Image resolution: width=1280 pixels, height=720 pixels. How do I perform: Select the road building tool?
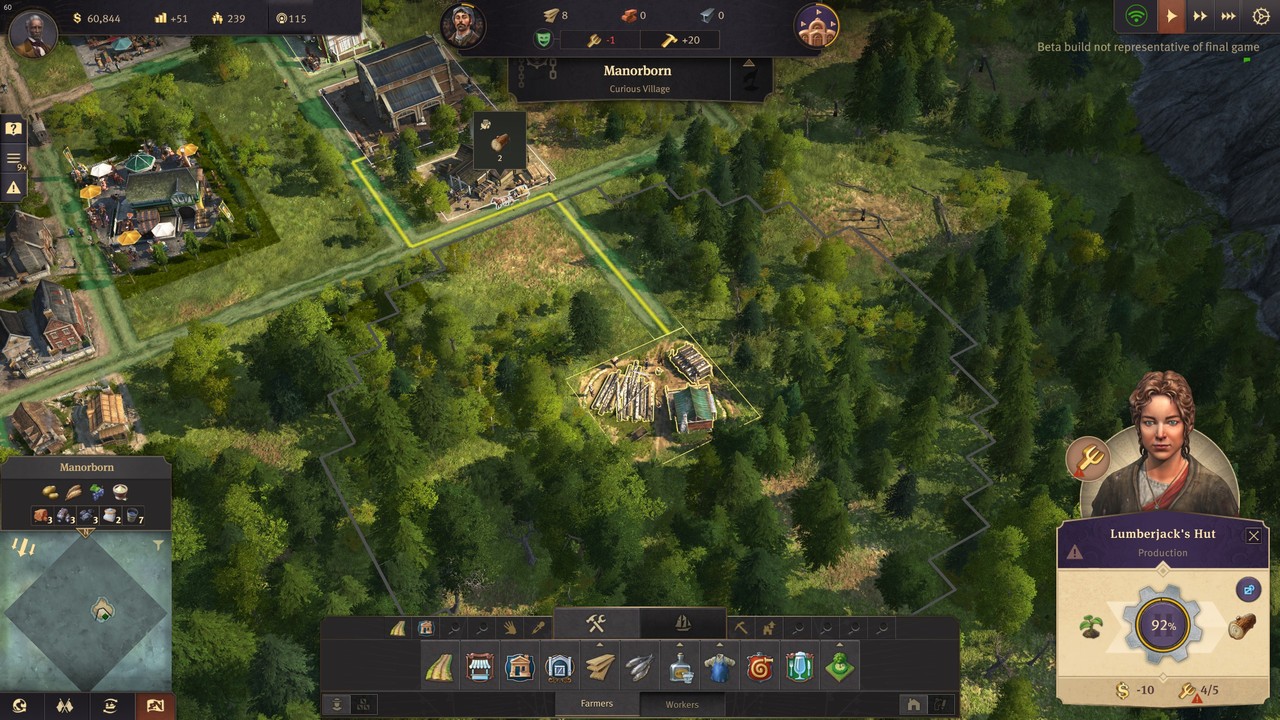(439, 667)
